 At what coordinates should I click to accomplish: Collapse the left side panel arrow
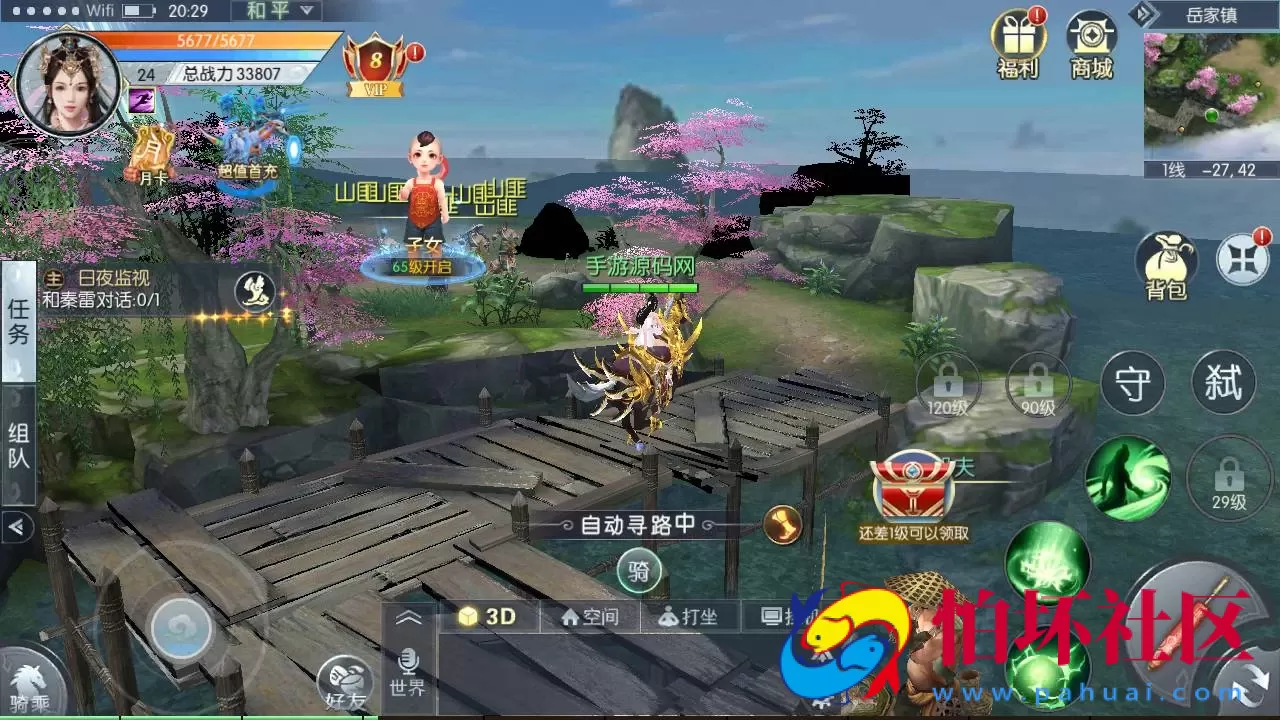click(17, 526)
